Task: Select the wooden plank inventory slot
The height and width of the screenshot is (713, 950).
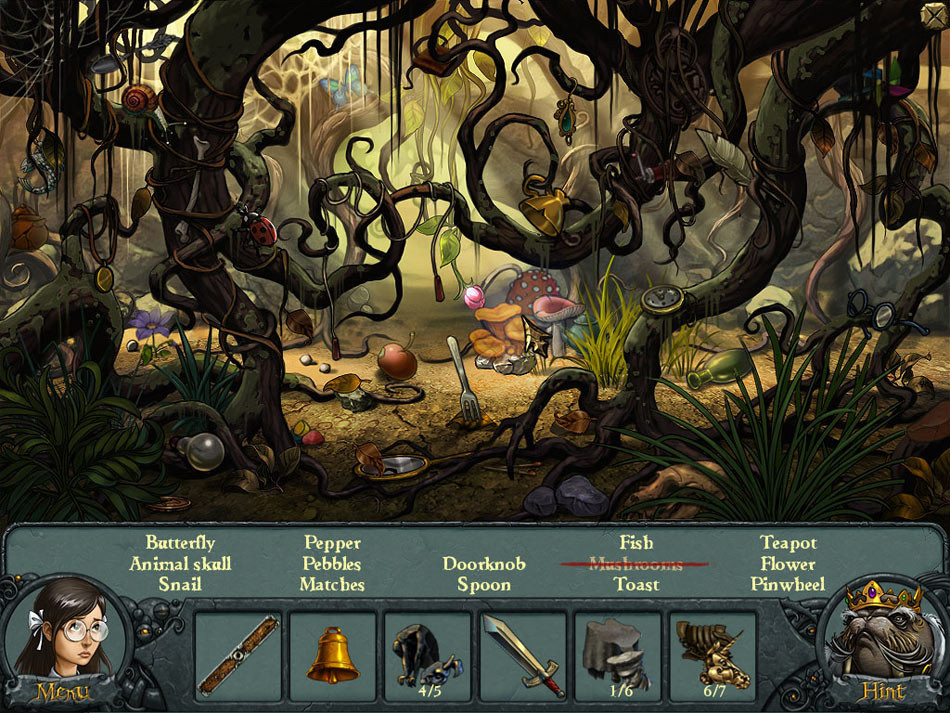Action: (237, 655)
